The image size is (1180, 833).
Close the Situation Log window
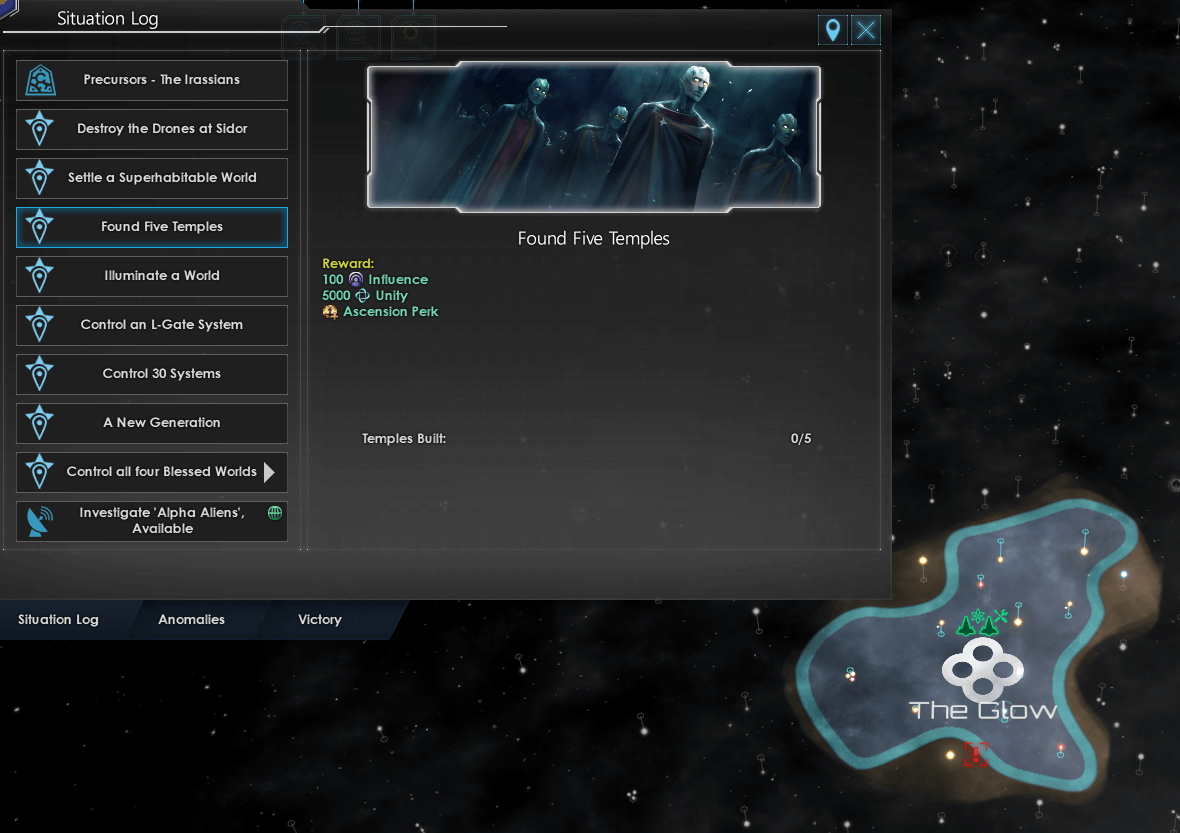[x=866, y=30]
